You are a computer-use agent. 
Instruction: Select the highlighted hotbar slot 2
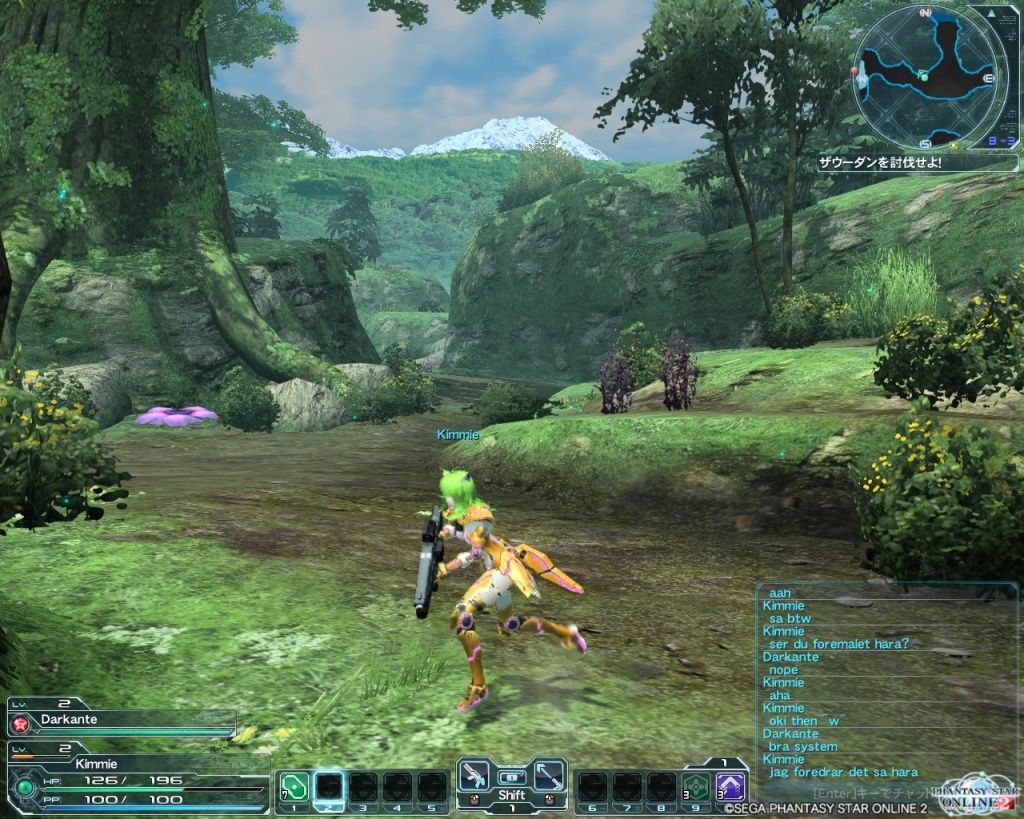329,787
